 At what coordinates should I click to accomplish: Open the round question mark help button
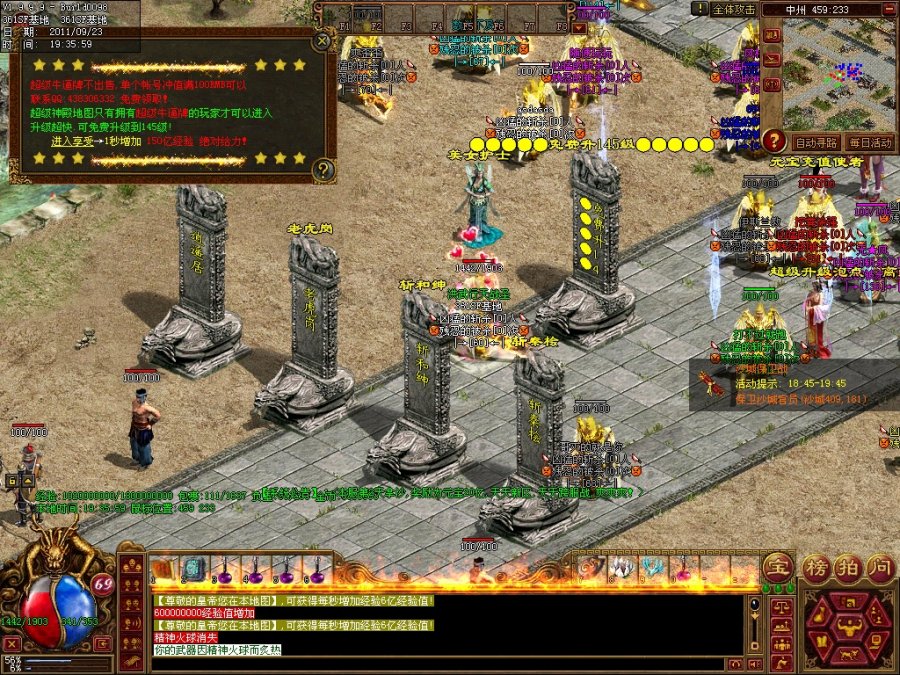tap(773, 141)
